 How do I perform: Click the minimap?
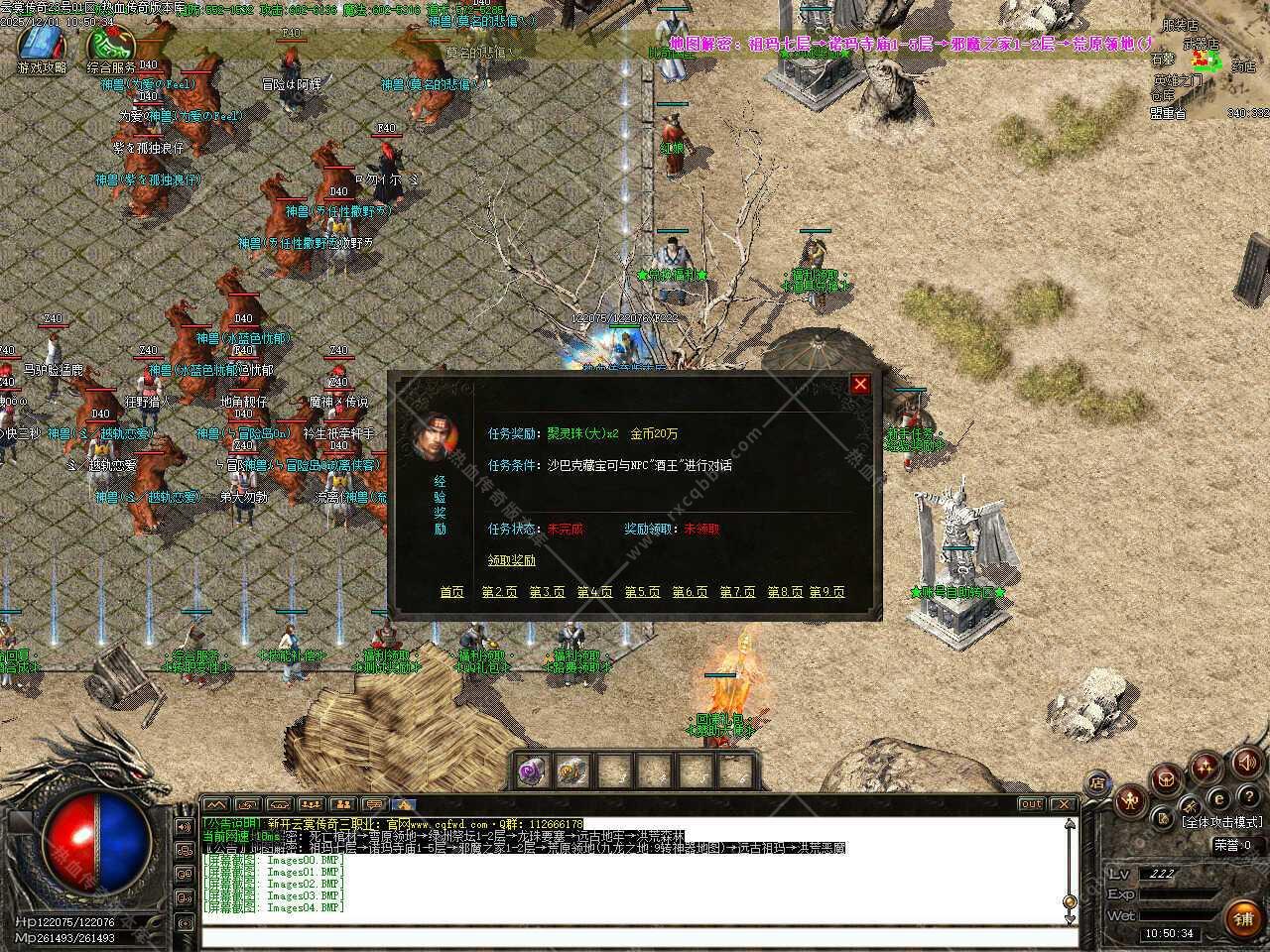pyautogui.click(x=1209, y=61)
